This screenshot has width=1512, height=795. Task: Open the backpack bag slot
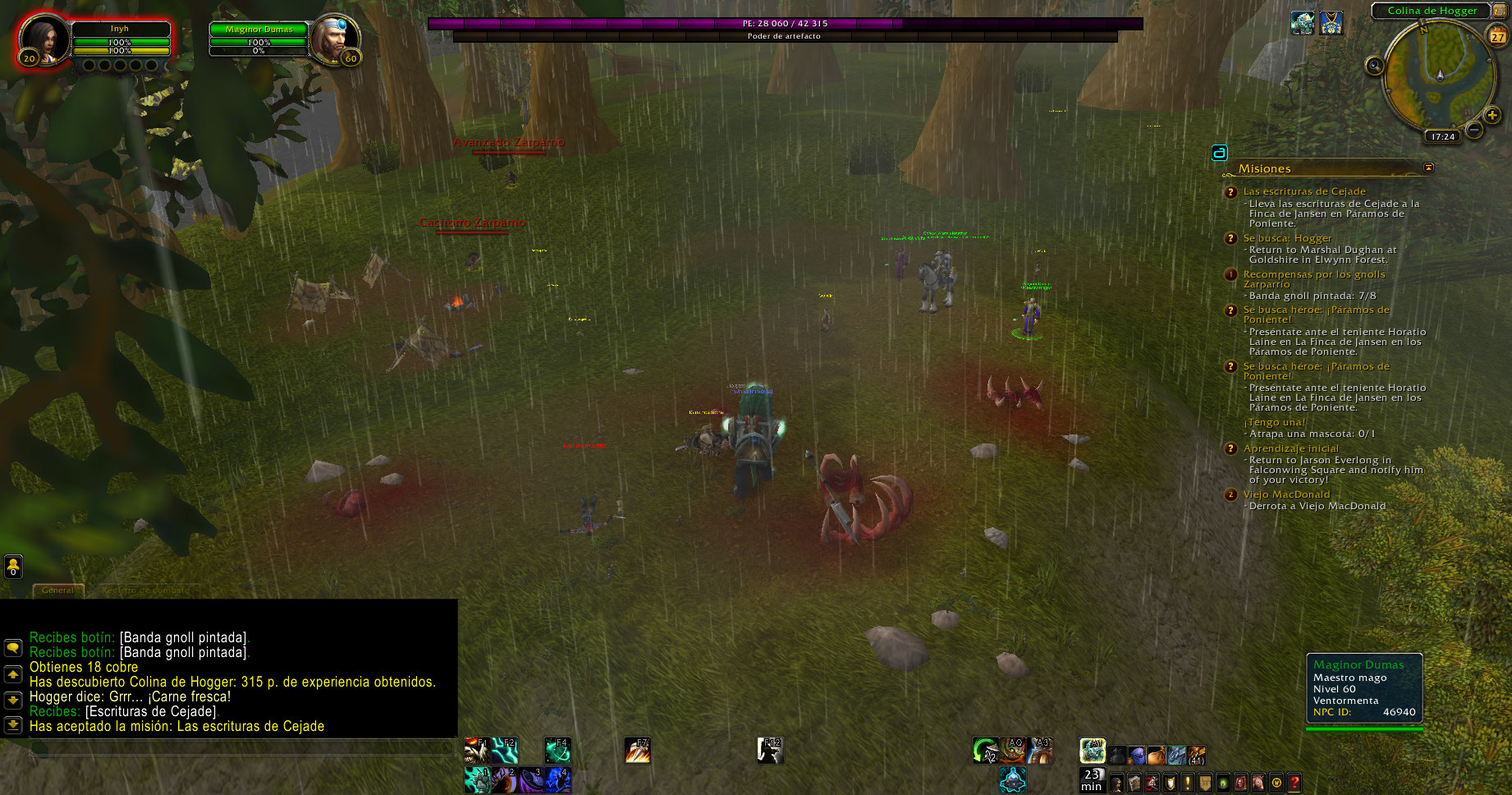(1196, 755)
